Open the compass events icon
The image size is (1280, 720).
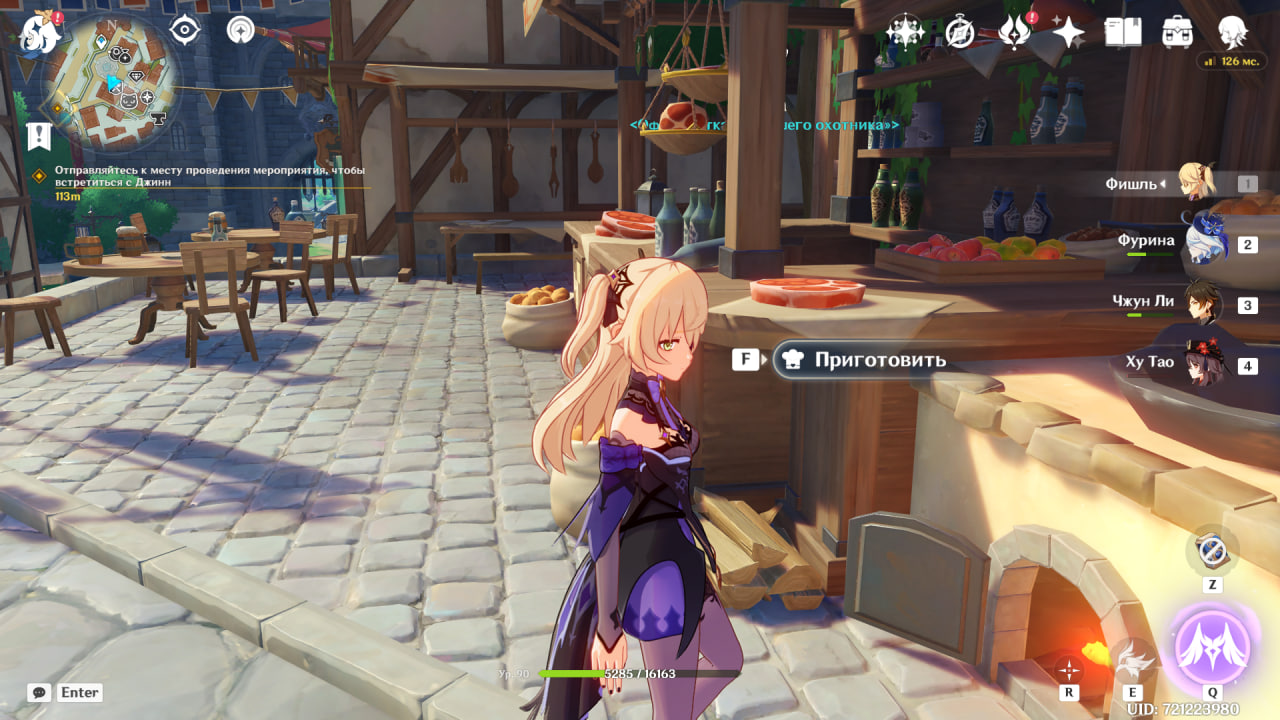(960, 32)
